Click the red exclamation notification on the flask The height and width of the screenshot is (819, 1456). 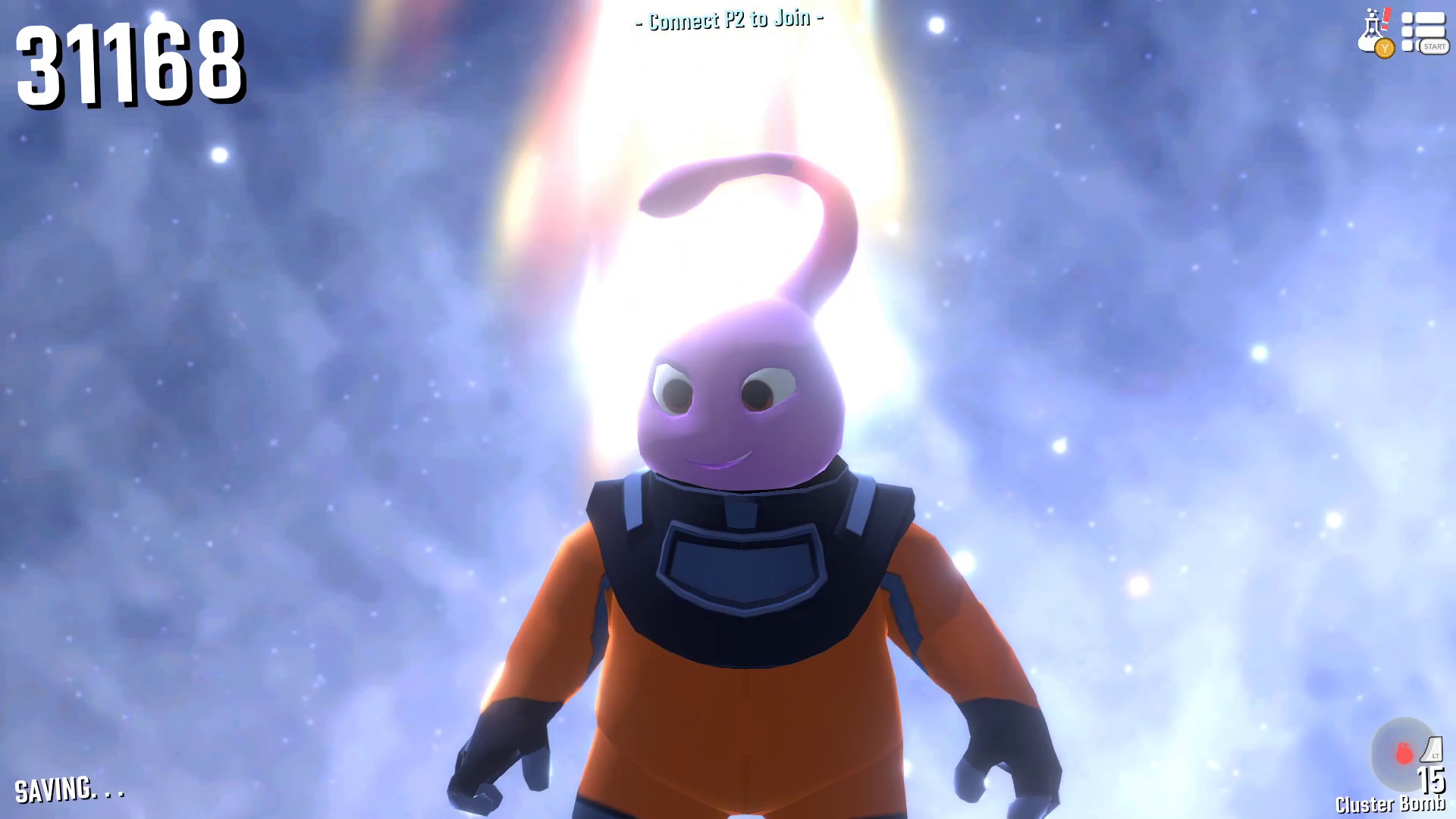coord(1385,17)
